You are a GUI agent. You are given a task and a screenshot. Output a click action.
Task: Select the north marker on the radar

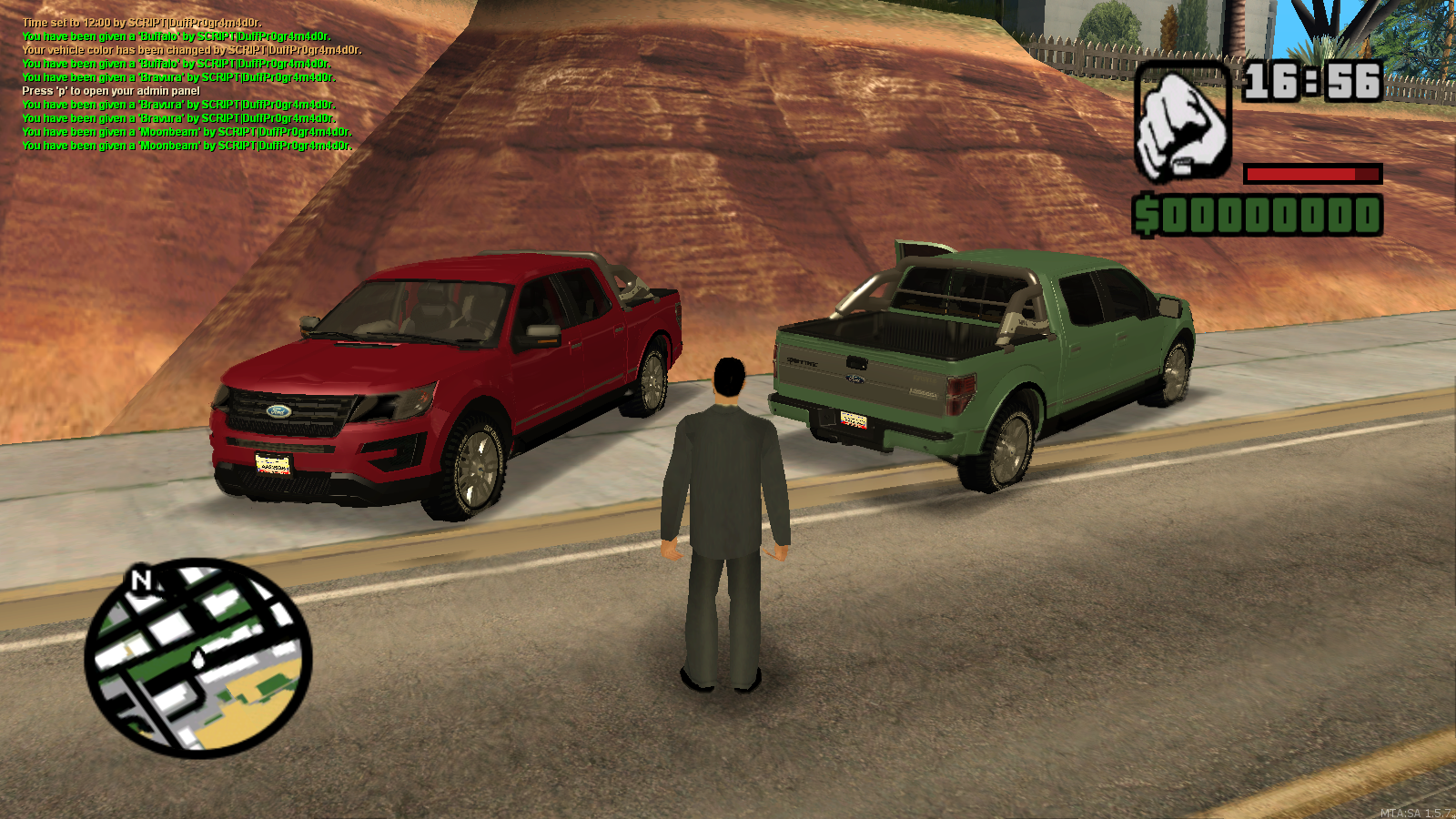click(x=141, y=580)
